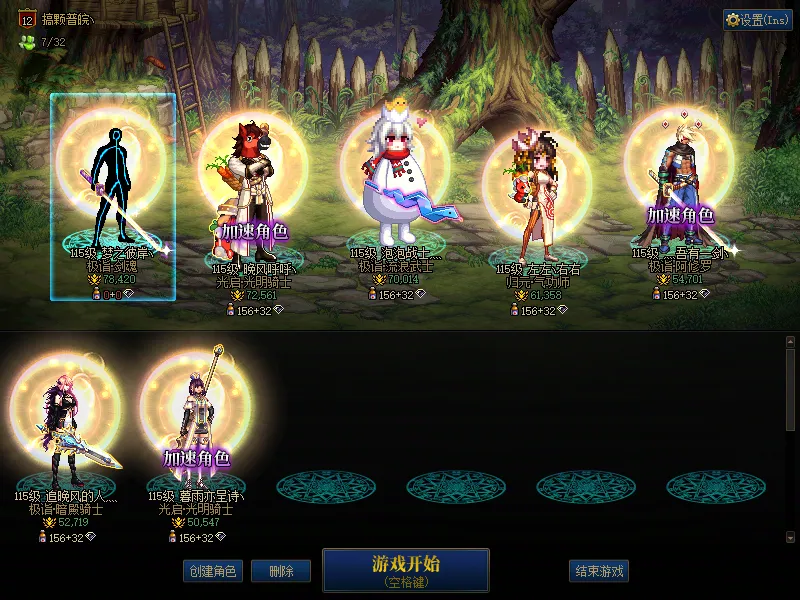Start the game with 游戏开始 button
Viewport: 800px width, 600px height.
pyautogui.click(x=405, y=569)
